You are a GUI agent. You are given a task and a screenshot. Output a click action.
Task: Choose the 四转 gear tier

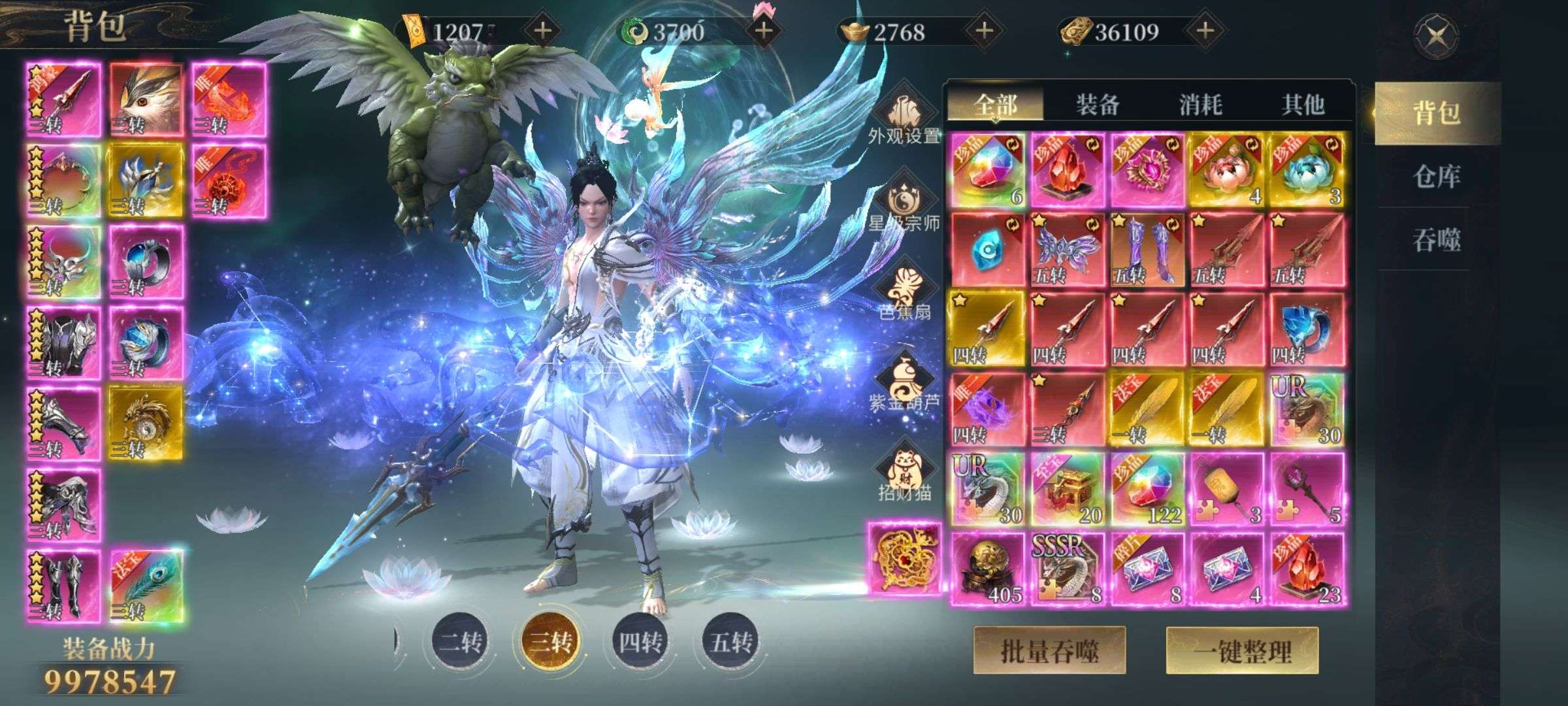pos(640,641)
